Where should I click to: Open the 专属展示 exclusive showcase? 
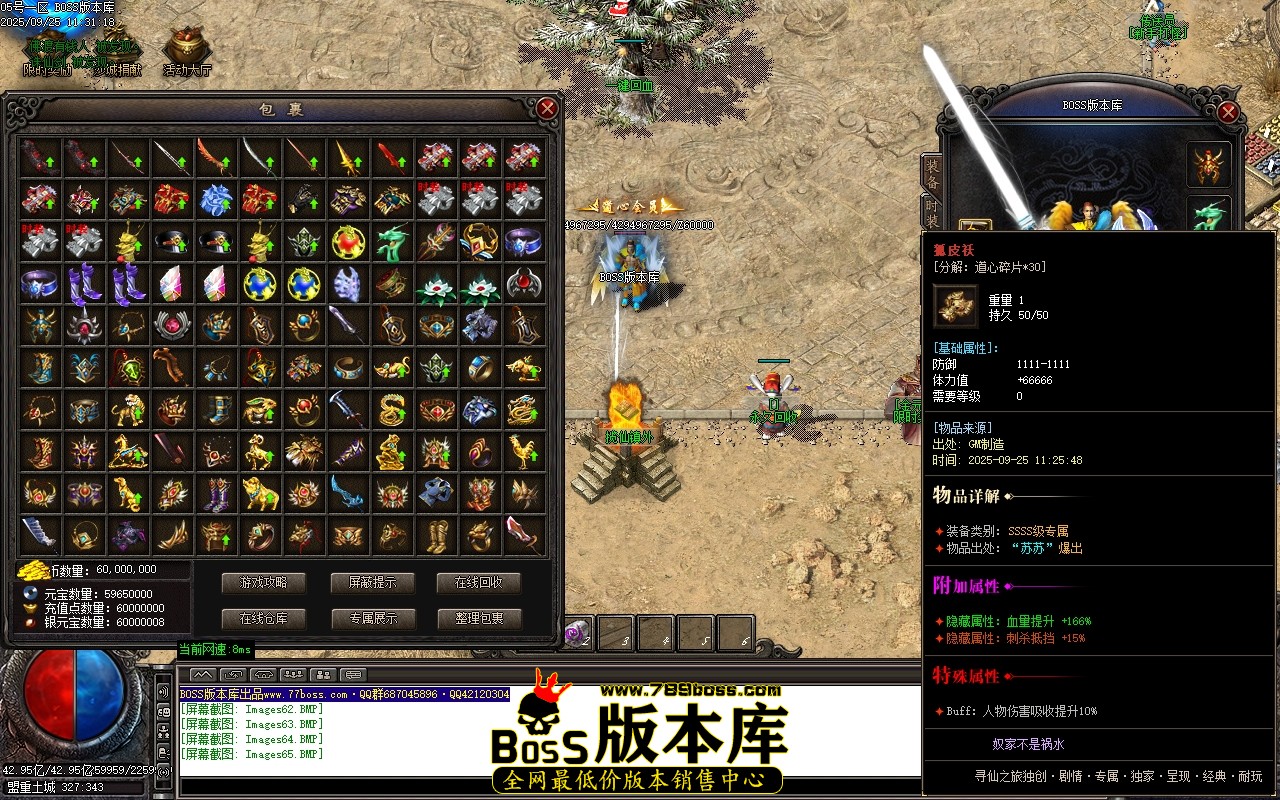pos(372,619)
